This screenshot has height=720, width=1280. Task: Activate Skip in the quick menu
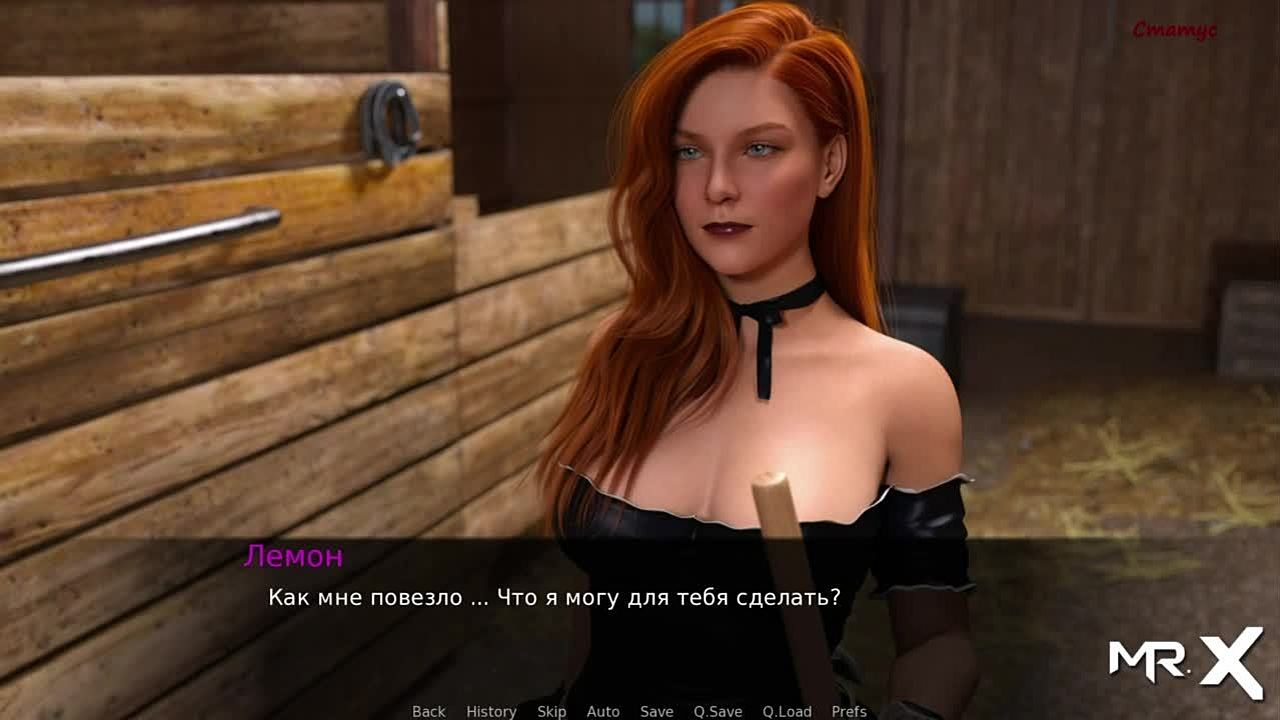[551, 711]
